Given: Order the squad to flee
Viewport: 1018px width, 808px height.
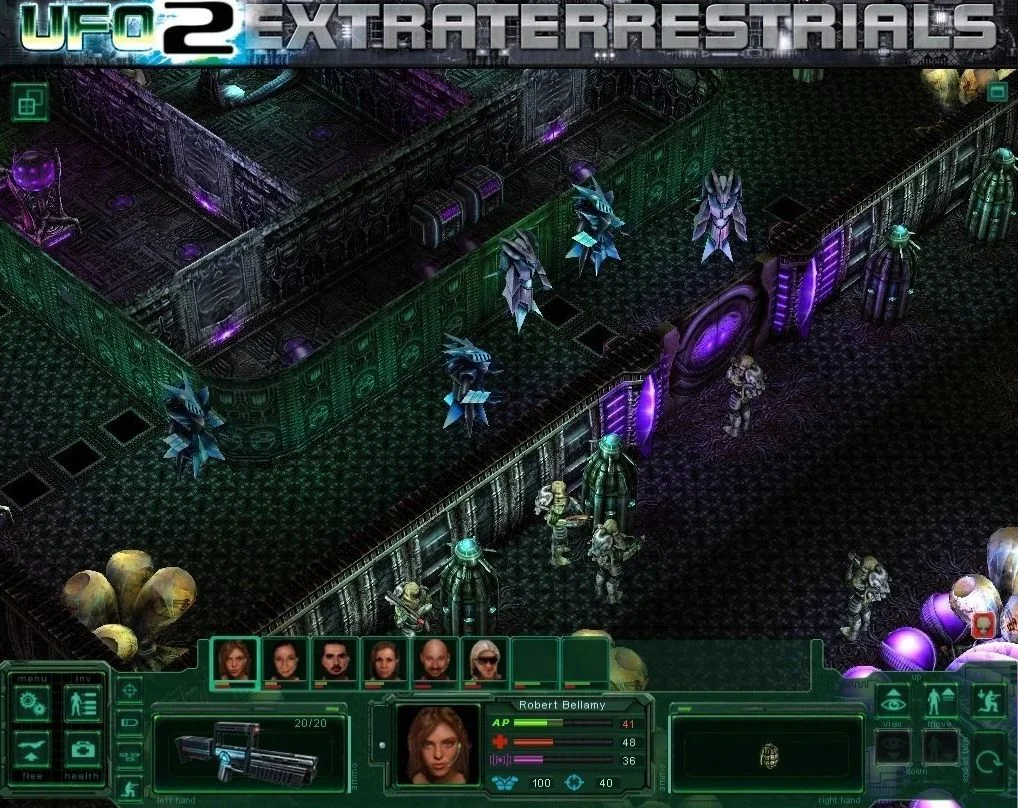Looking at the screenshot, I should 32,749.
